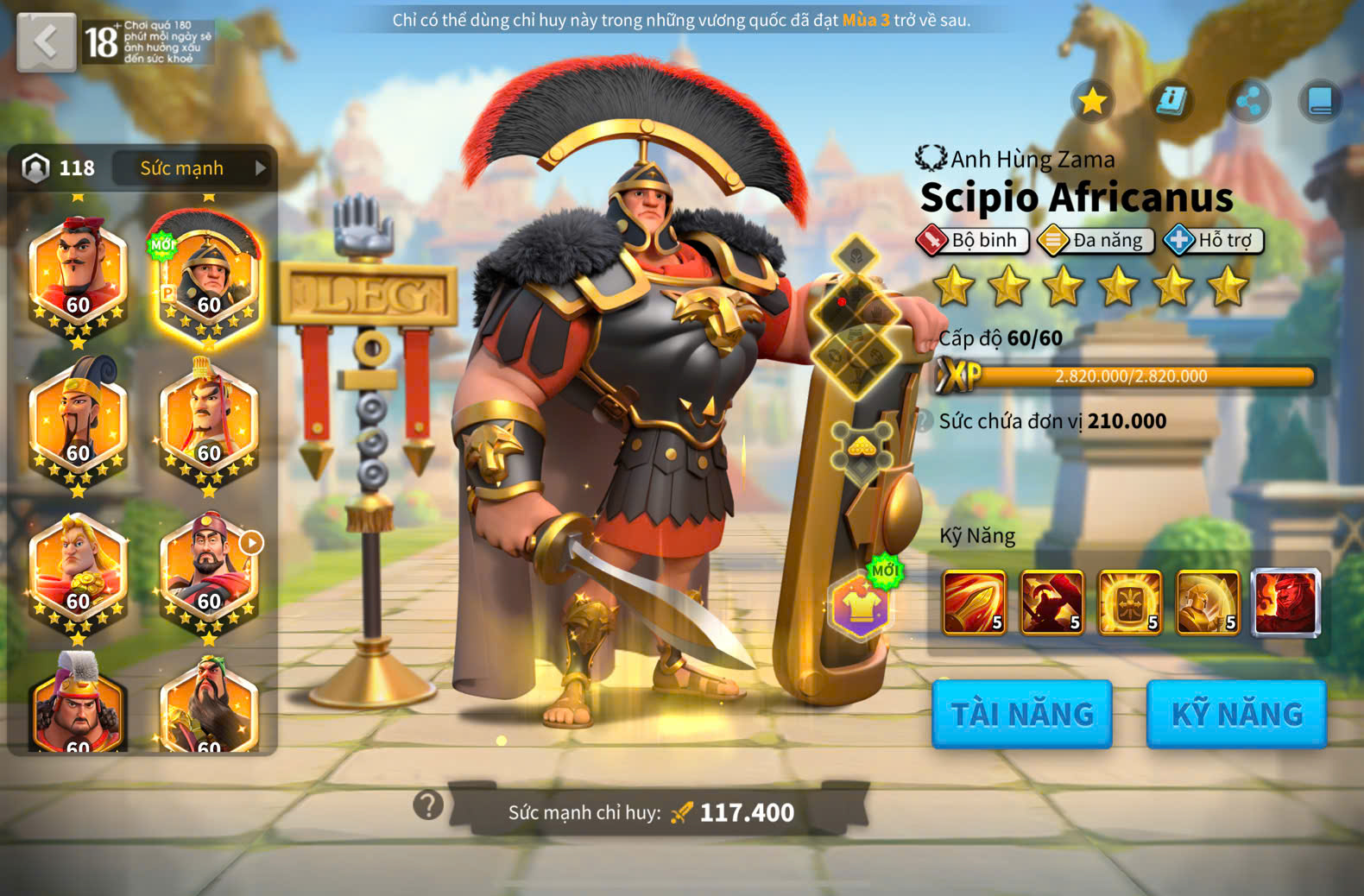
Task: Show commander power help question mark
Action: click(x=428, y=805)
